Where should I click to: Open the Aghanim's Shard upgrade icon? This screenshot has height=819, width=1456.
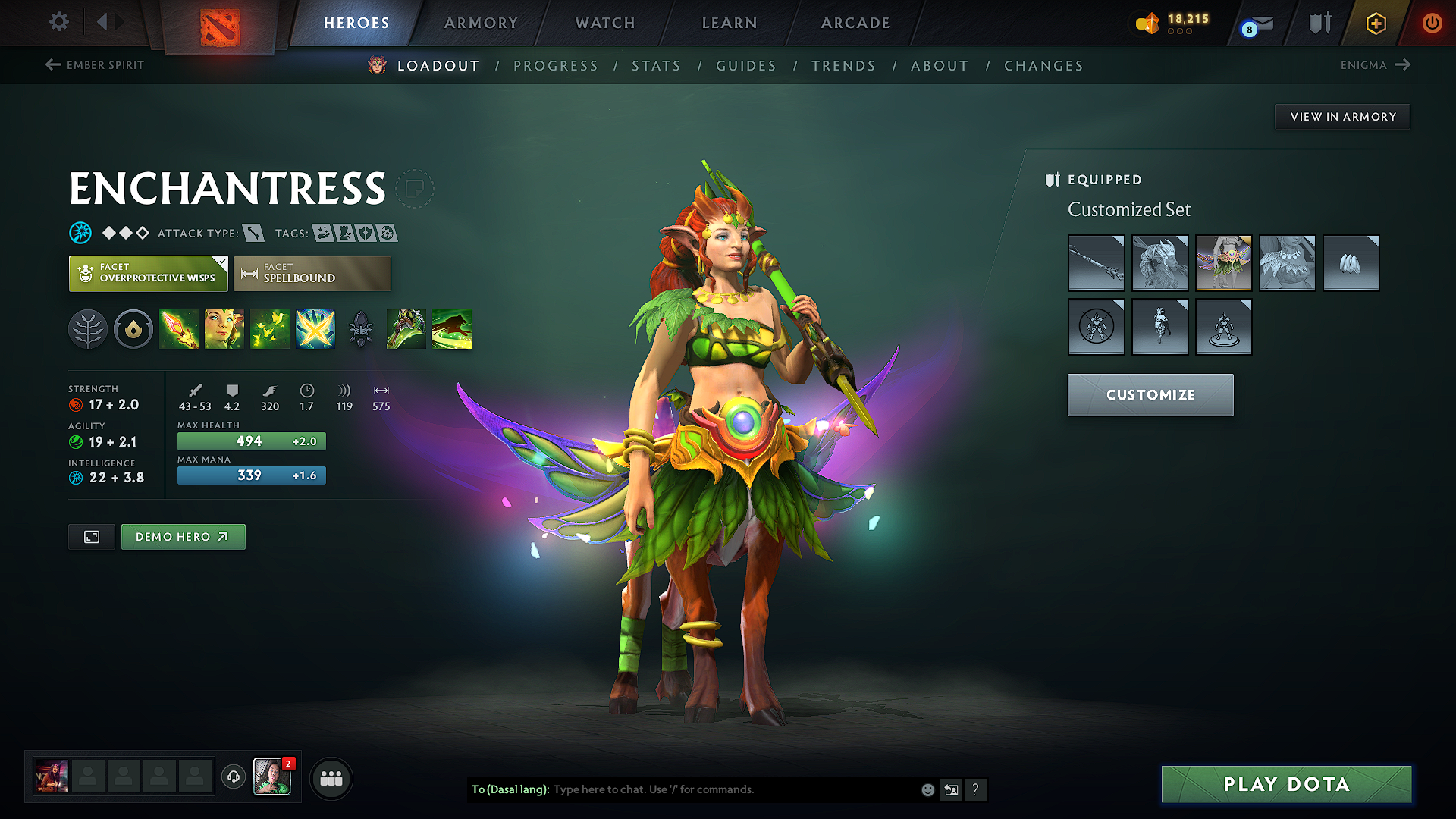361,328
